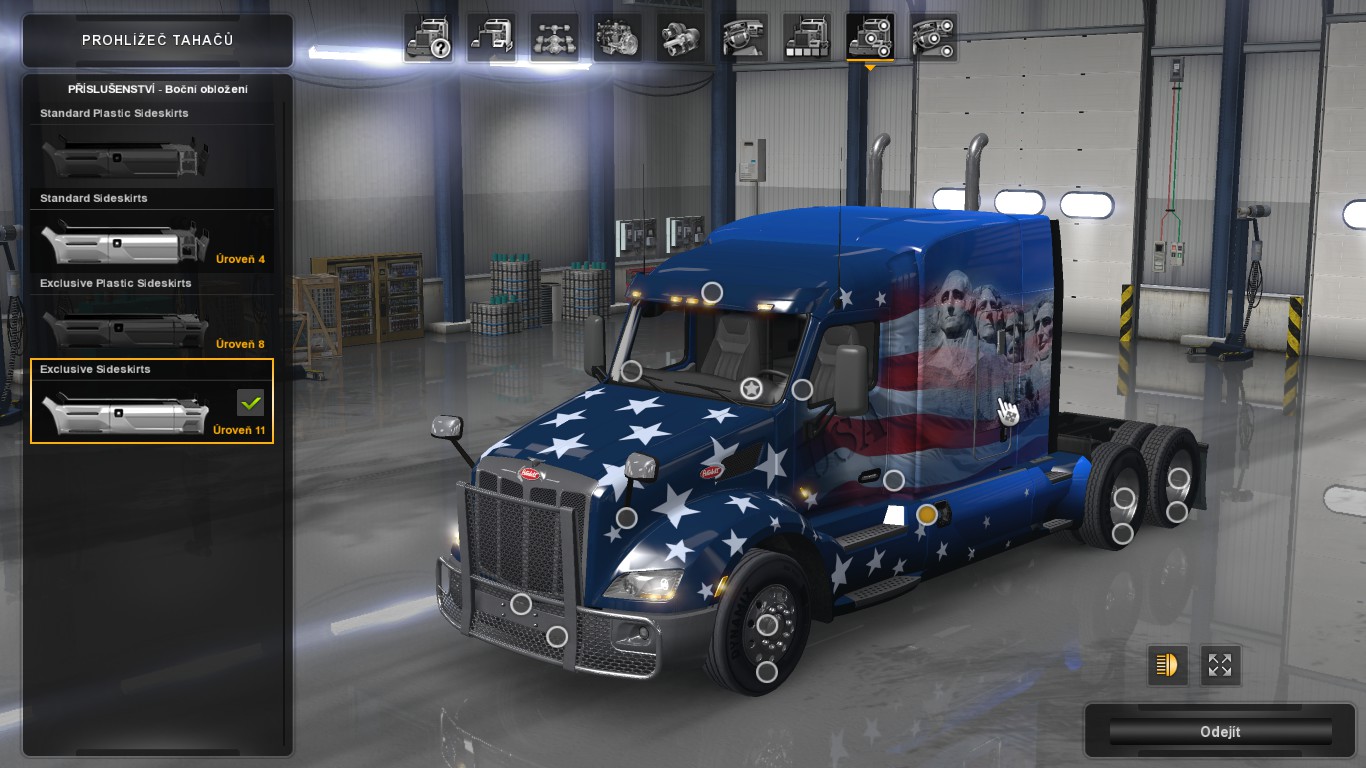Select the star-marked windshield accessory node

click(751, 388)
